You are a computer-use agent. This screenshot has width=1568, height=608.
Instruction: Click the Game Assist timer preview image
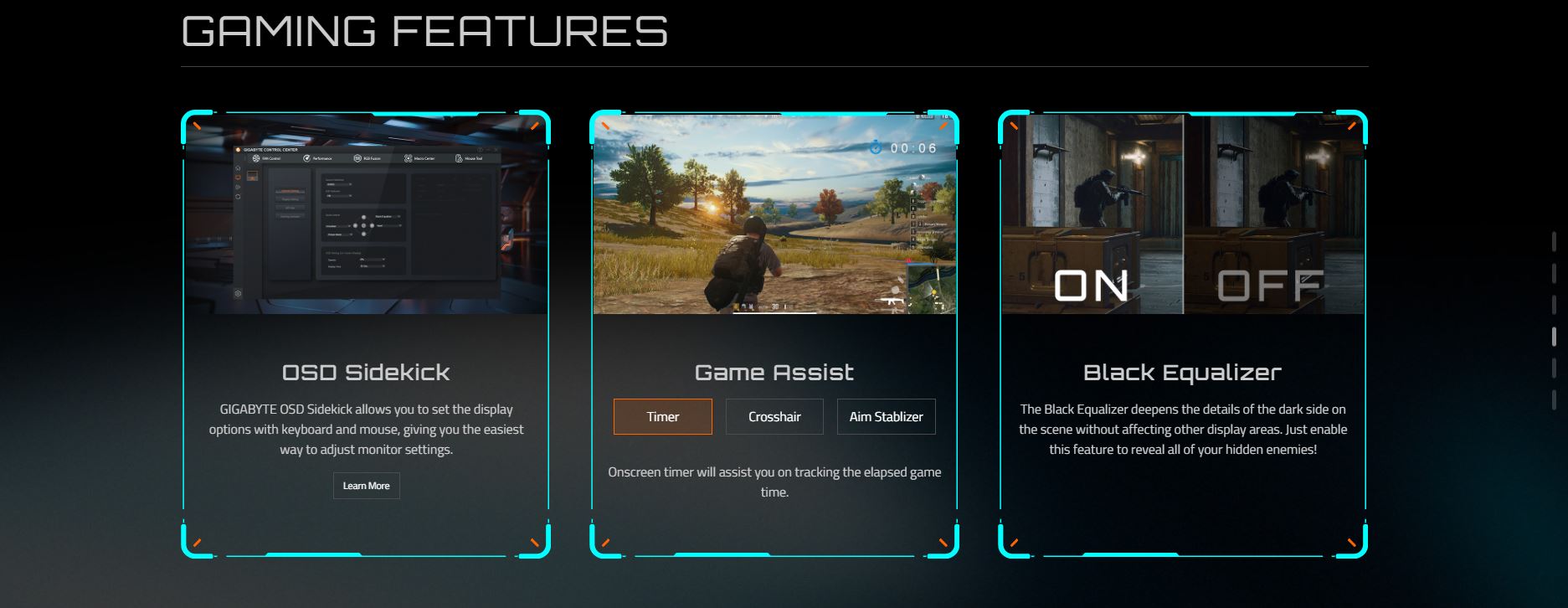774,214
